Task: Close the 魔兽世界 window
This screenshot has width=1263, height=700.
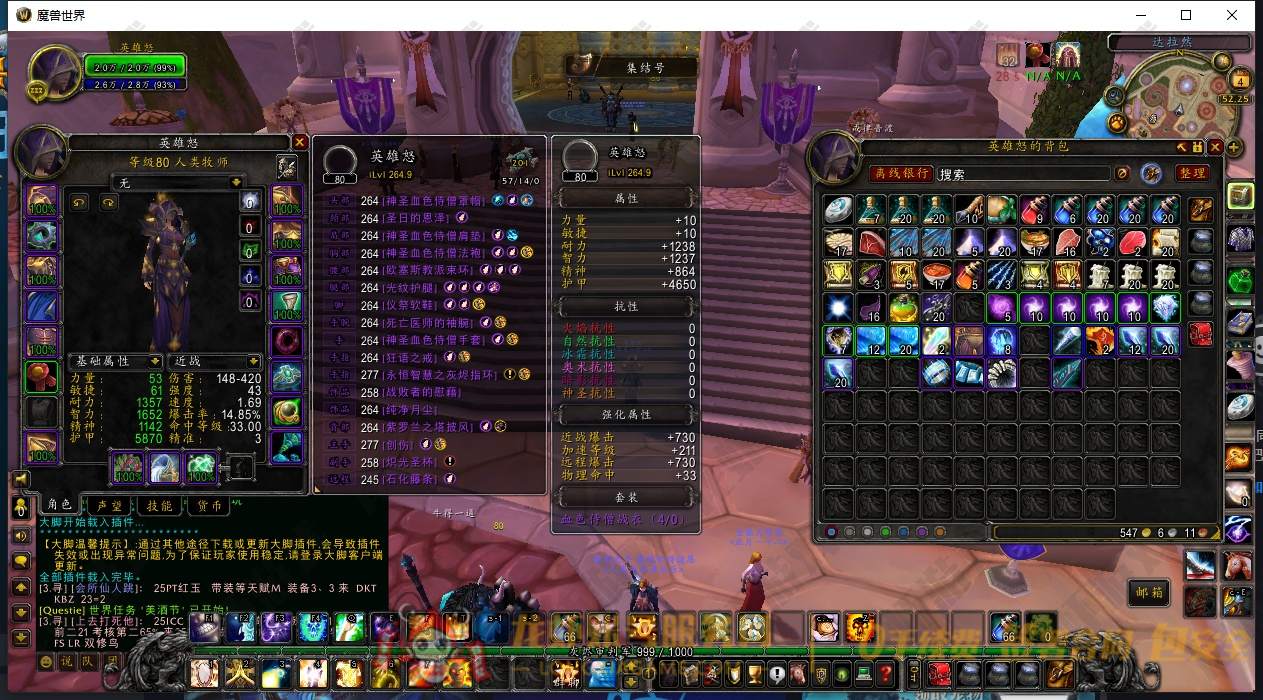Action: [x=1233, y=15]
